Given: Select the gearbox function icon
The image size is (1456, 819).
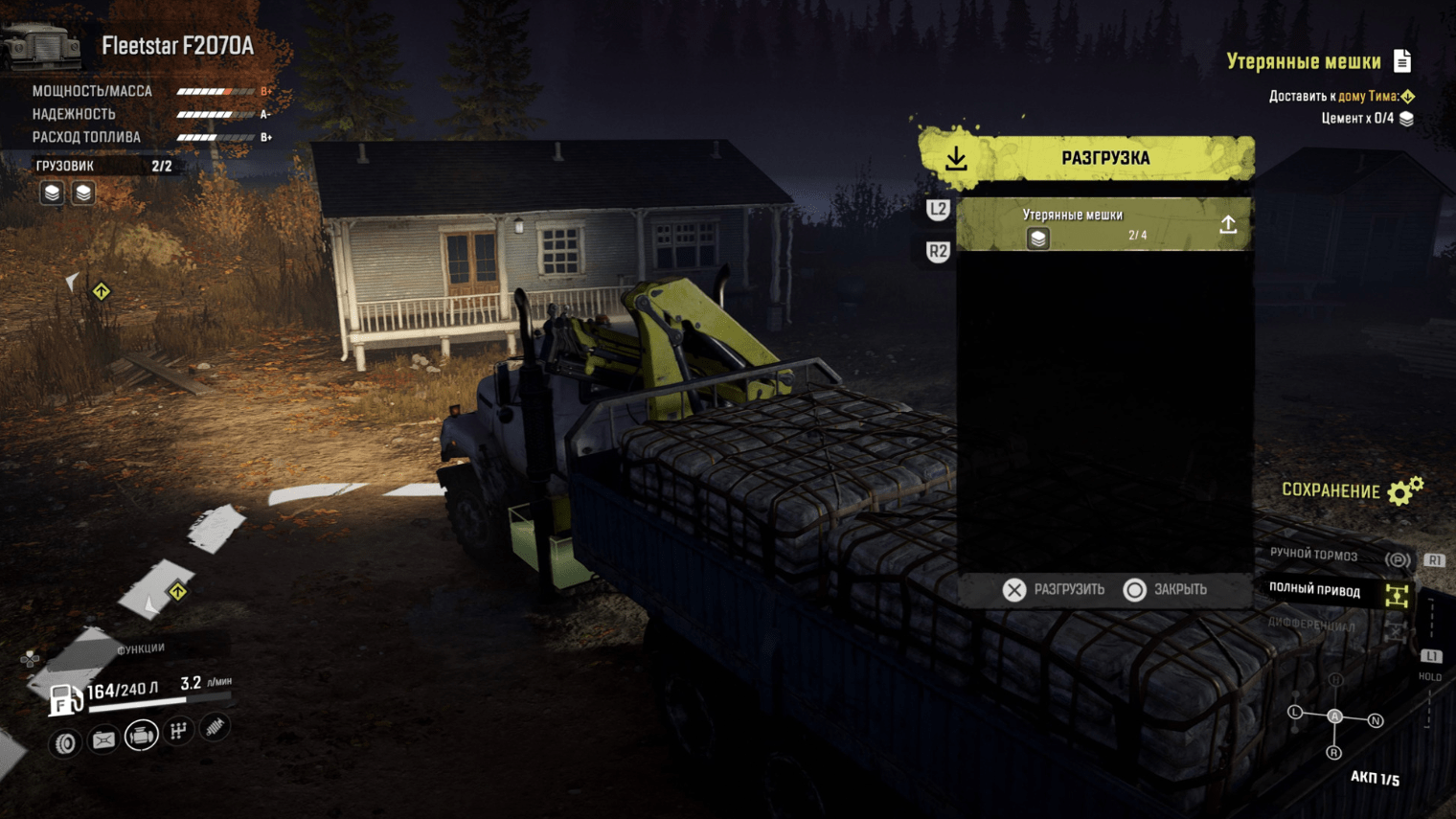Looking at the screenshot, I should click(178, 732).
